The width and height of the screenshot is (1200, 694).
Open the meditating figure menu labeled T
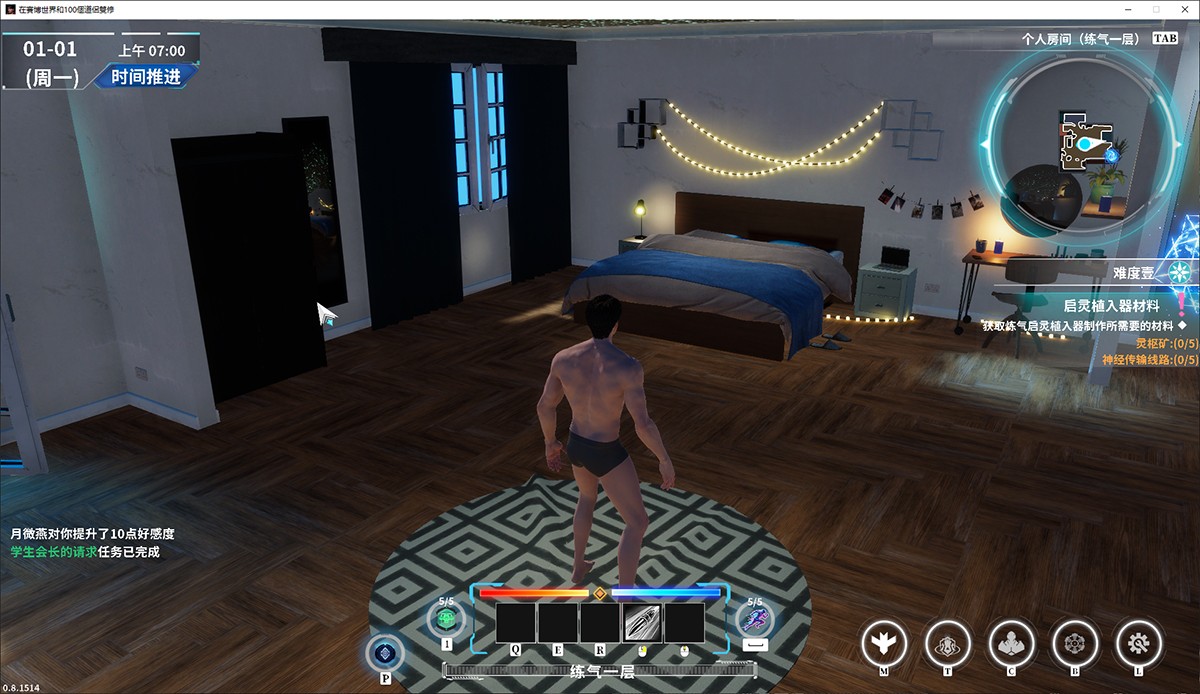(x=947, y=640)
